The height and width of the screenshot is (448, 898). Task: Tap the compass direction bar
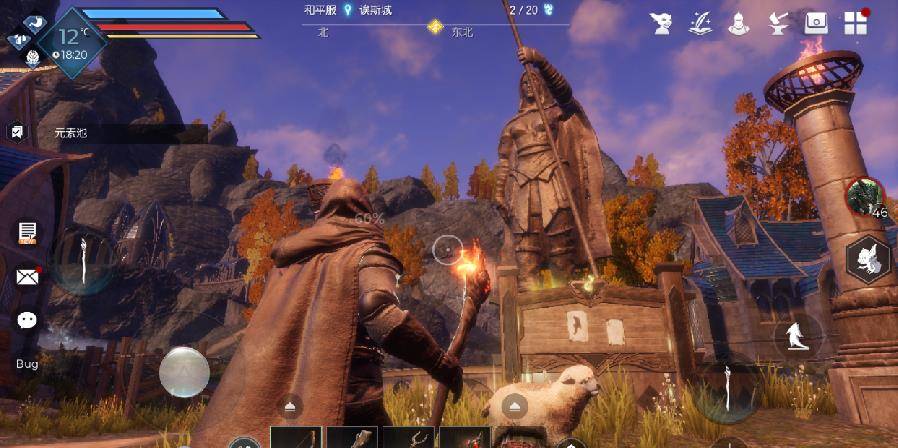point(435,28)
